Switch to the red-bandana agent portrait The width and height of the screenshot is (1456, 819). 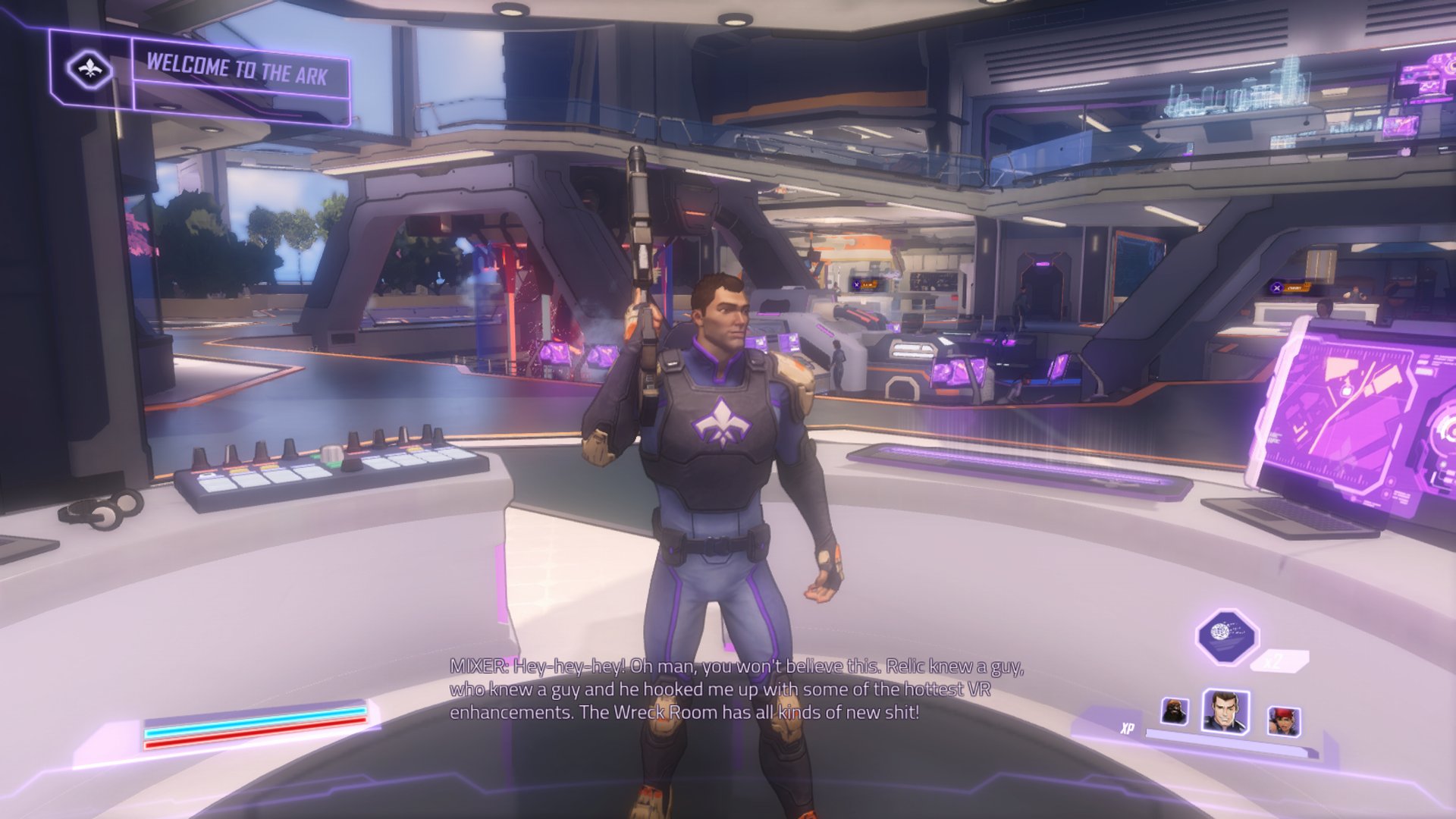pos(1283,720)
